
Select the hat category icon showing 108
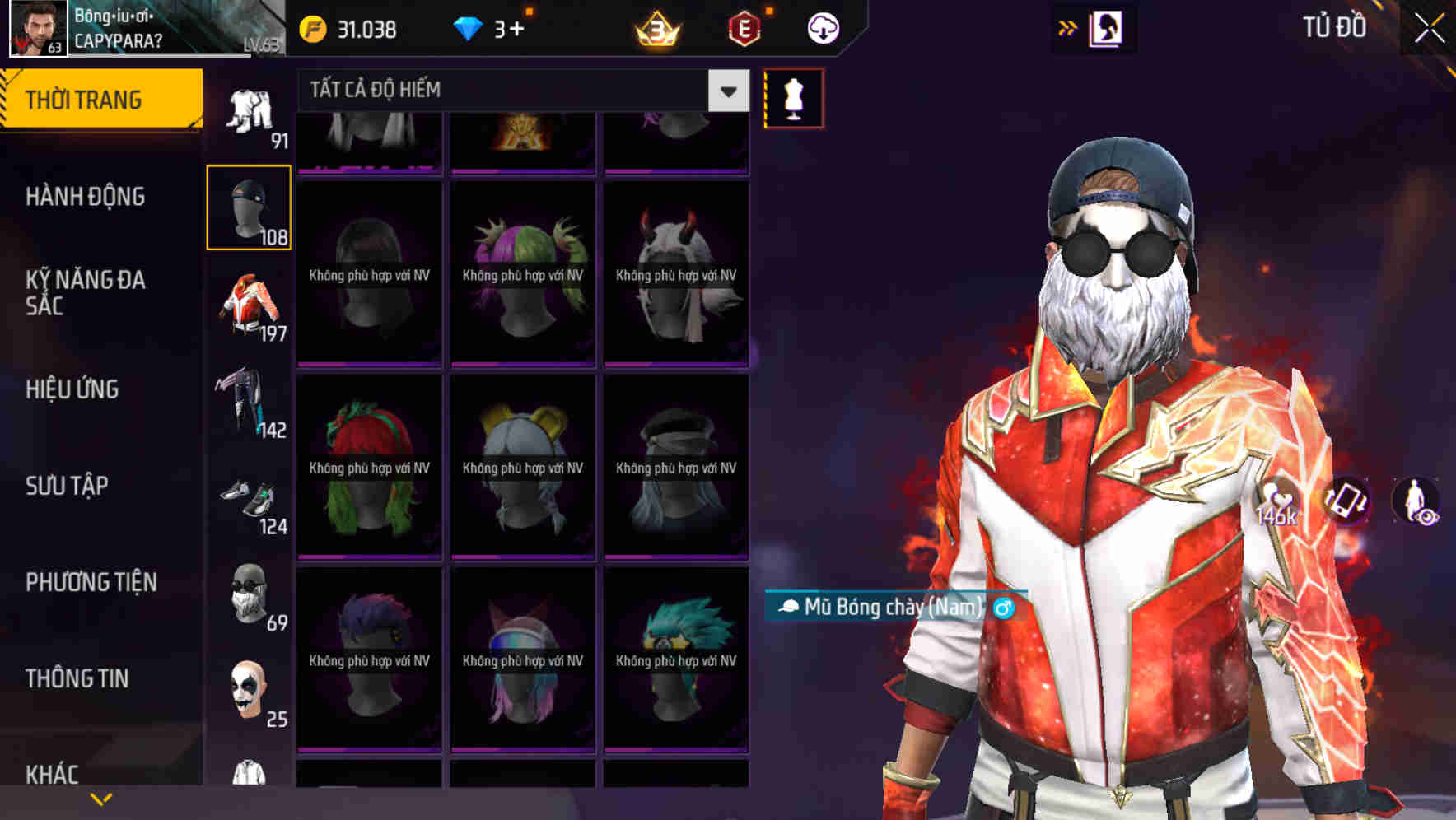point(249,207)
